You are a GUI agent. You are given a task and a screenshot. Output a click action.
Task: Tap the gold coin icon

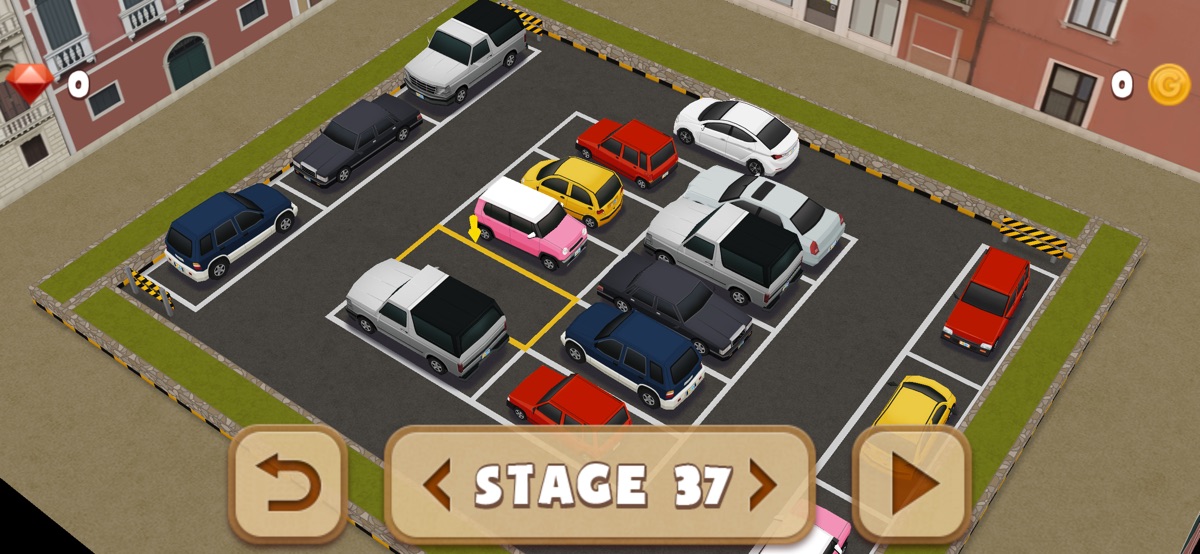[x=1167, y=84]
